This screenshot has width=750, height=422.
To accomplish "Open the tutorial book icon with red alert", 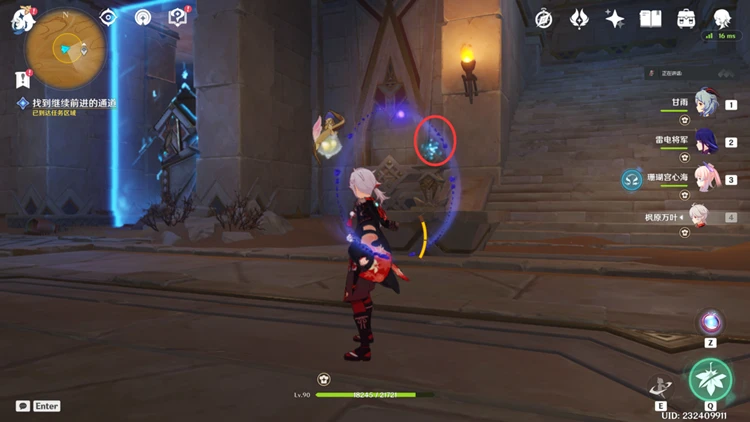I will point(178,17).
